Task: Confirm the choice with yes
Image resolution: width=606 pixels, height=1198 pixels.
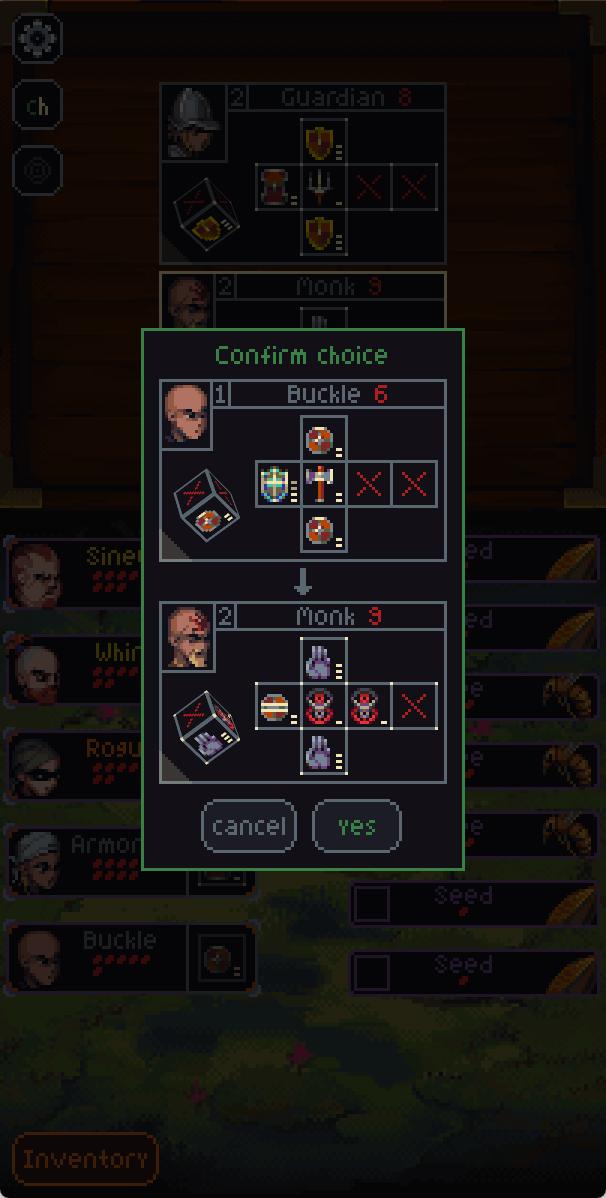Action: (x=357, y=826)
